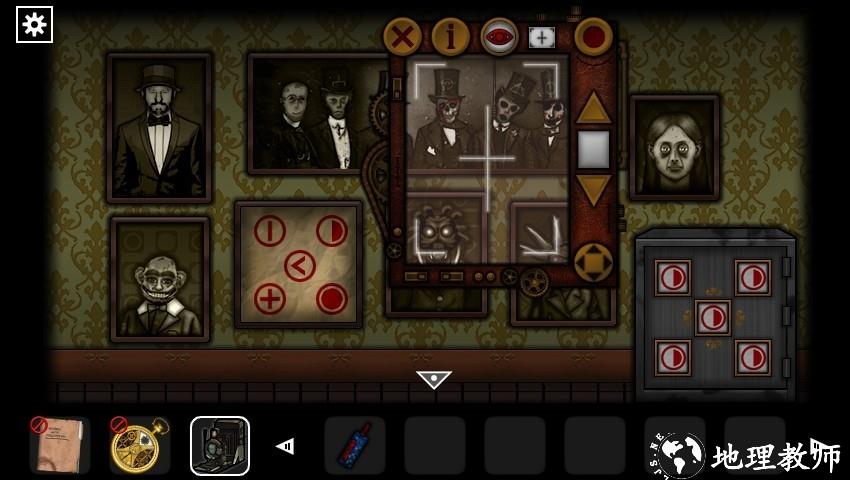Viewport: 850px width, 480px height.
Task: Choose the blue and red vial item
Action: click(x=355, y=446)
